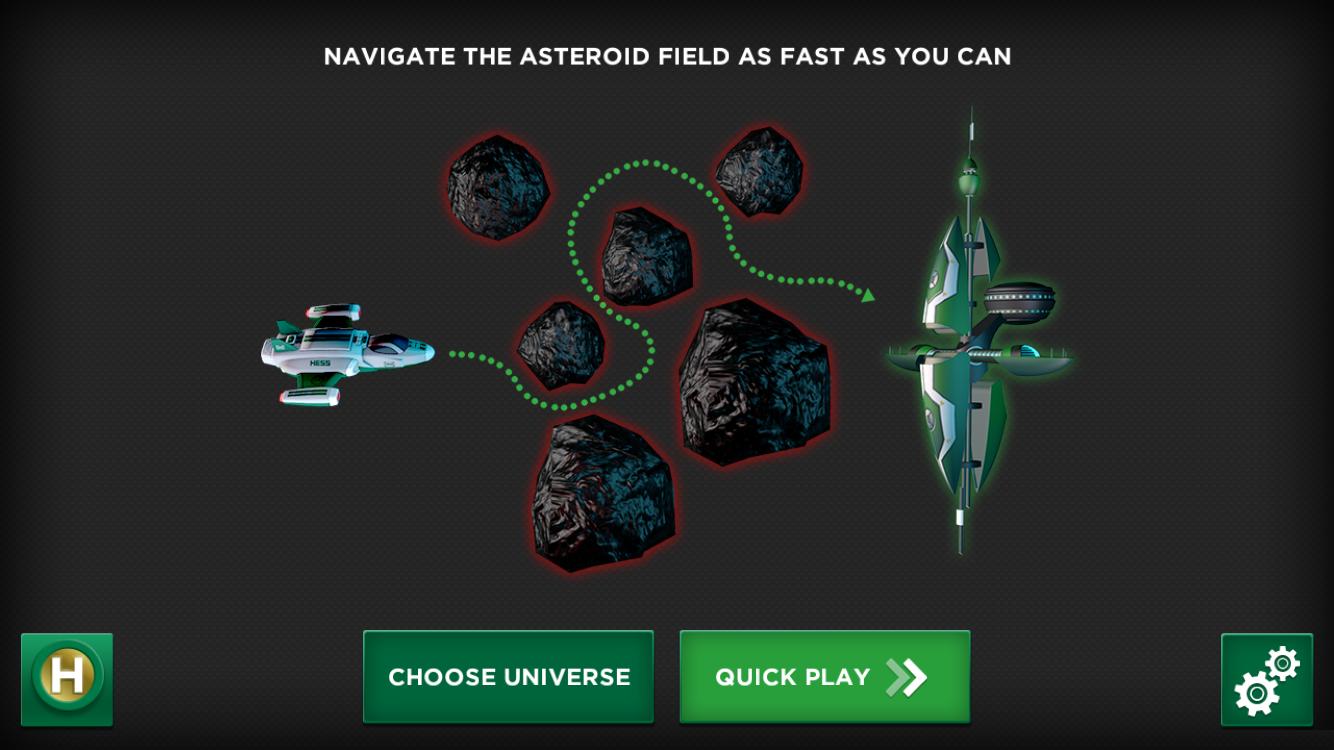Open the Choose Universe menu
Viewport: 1334px width, 750px height.
coord(508,677)
